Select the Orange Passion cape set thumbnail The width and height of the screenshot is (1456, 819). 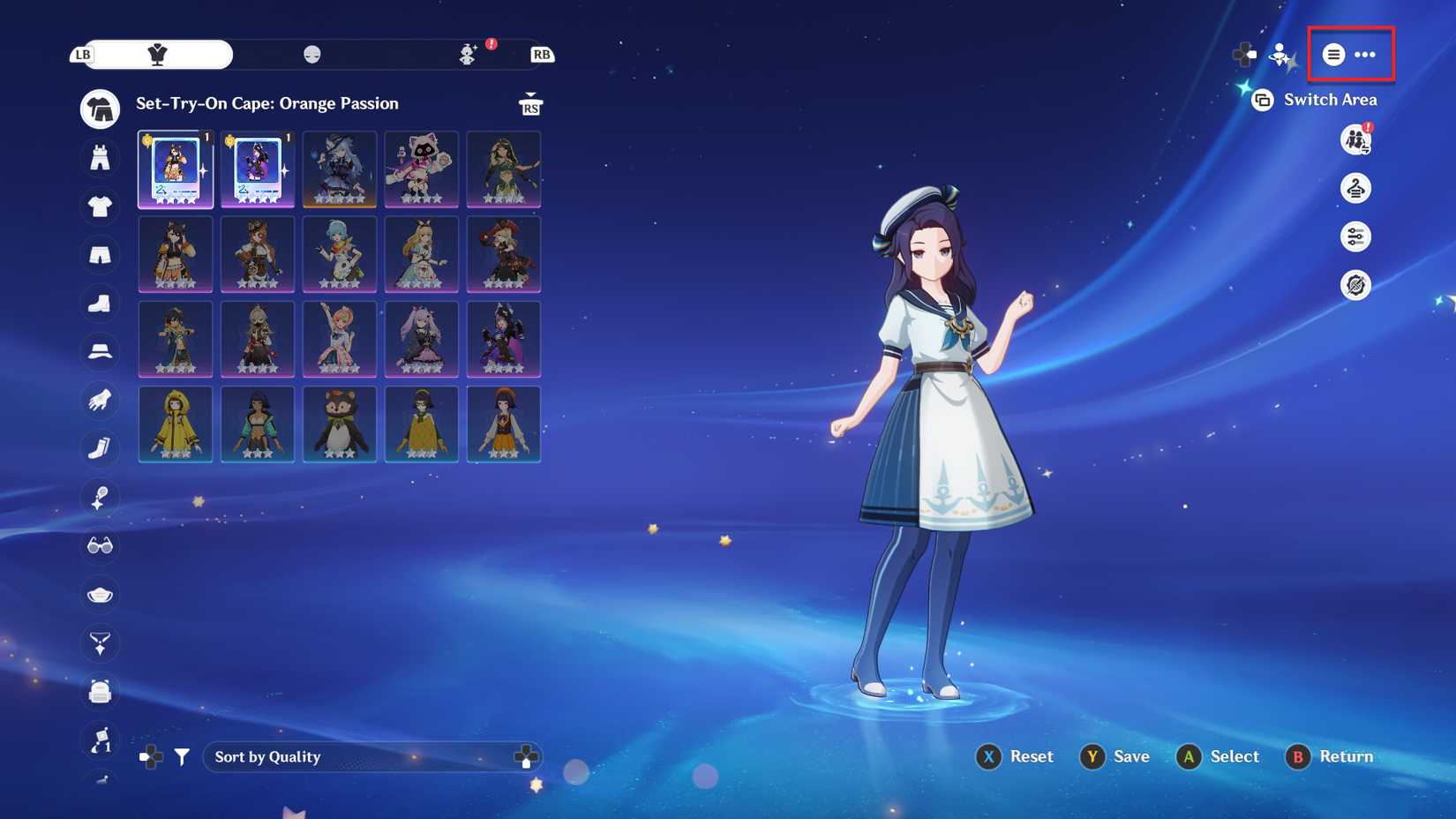(x=176, y=169)
